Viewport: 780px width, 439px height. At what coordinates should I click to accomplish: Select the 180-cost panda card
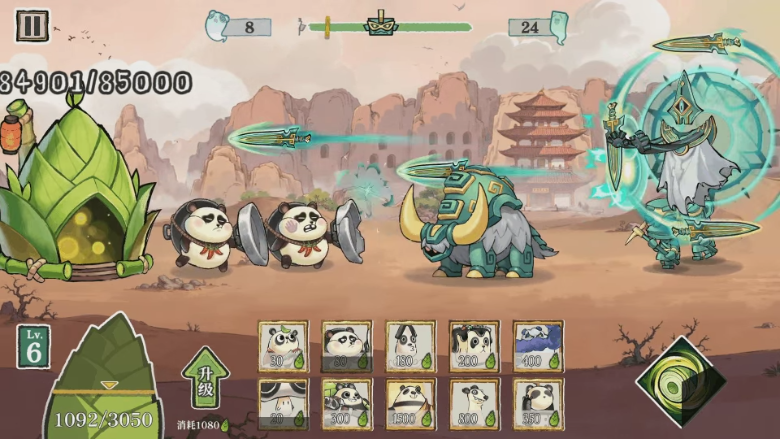pos(410,346)
